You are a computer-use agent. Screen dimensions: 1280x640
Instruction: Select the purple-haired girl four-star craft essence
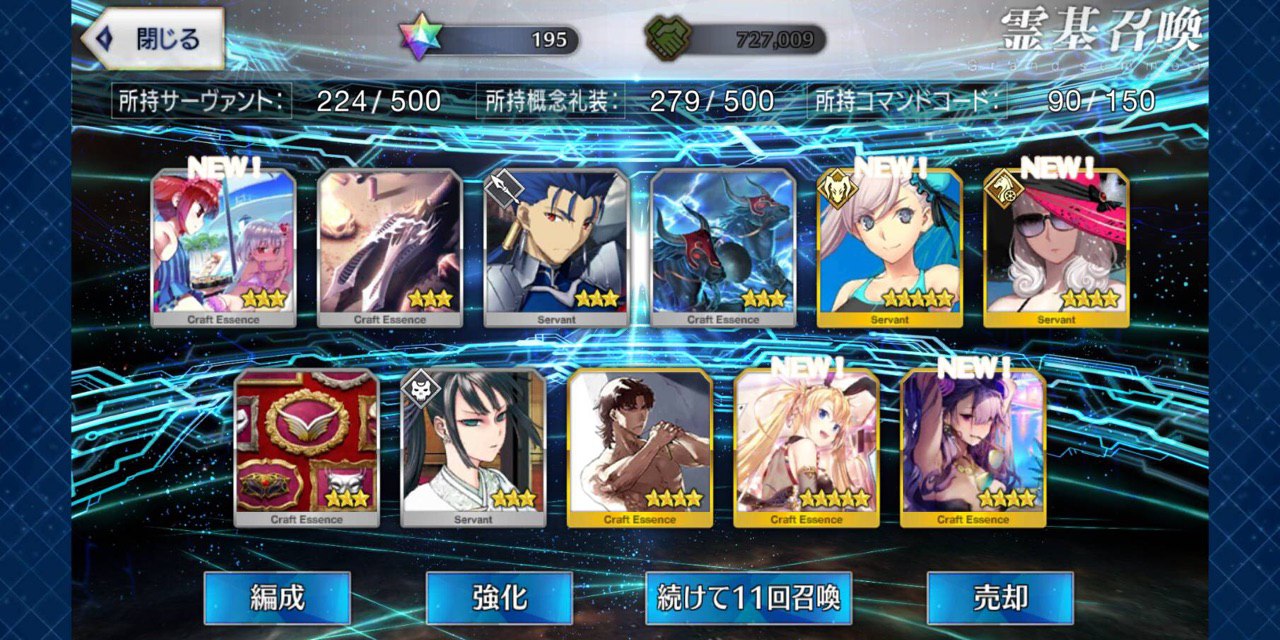click(973, 448)
